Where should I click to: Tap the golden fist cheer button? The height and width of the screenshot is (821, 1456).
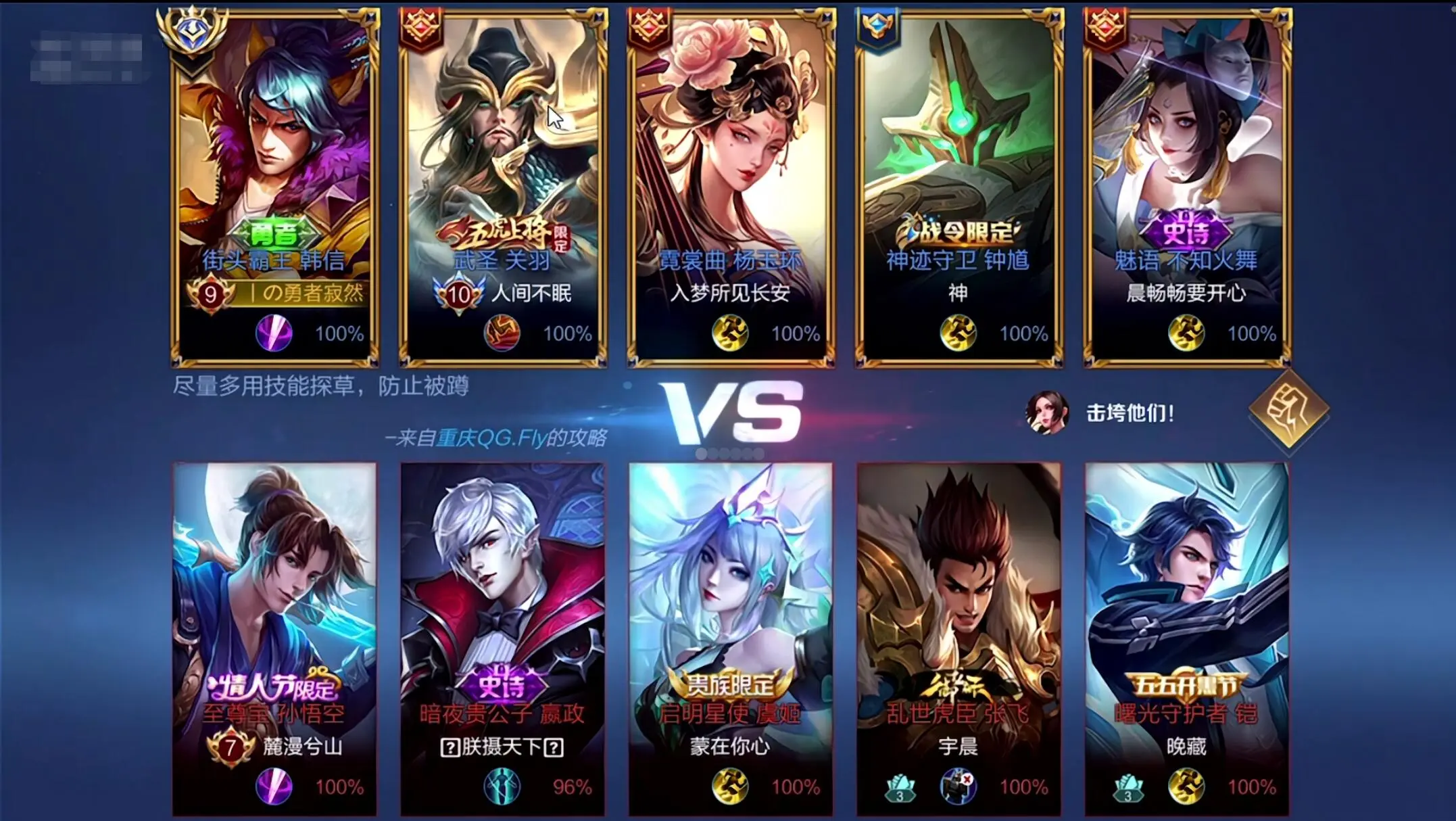point(1288,410)
